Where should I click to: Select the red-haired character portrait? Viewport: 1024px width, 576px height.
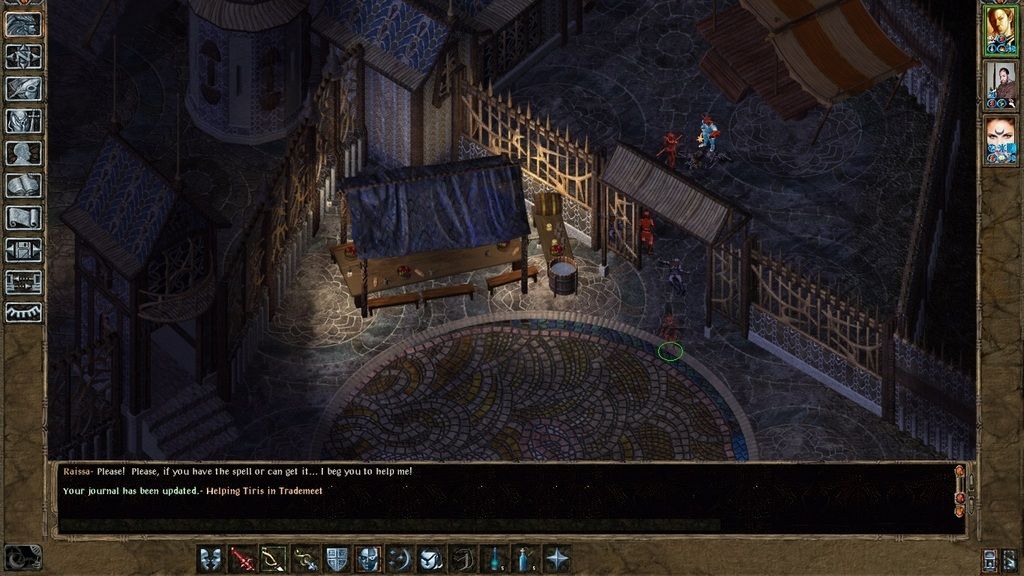1000,29
